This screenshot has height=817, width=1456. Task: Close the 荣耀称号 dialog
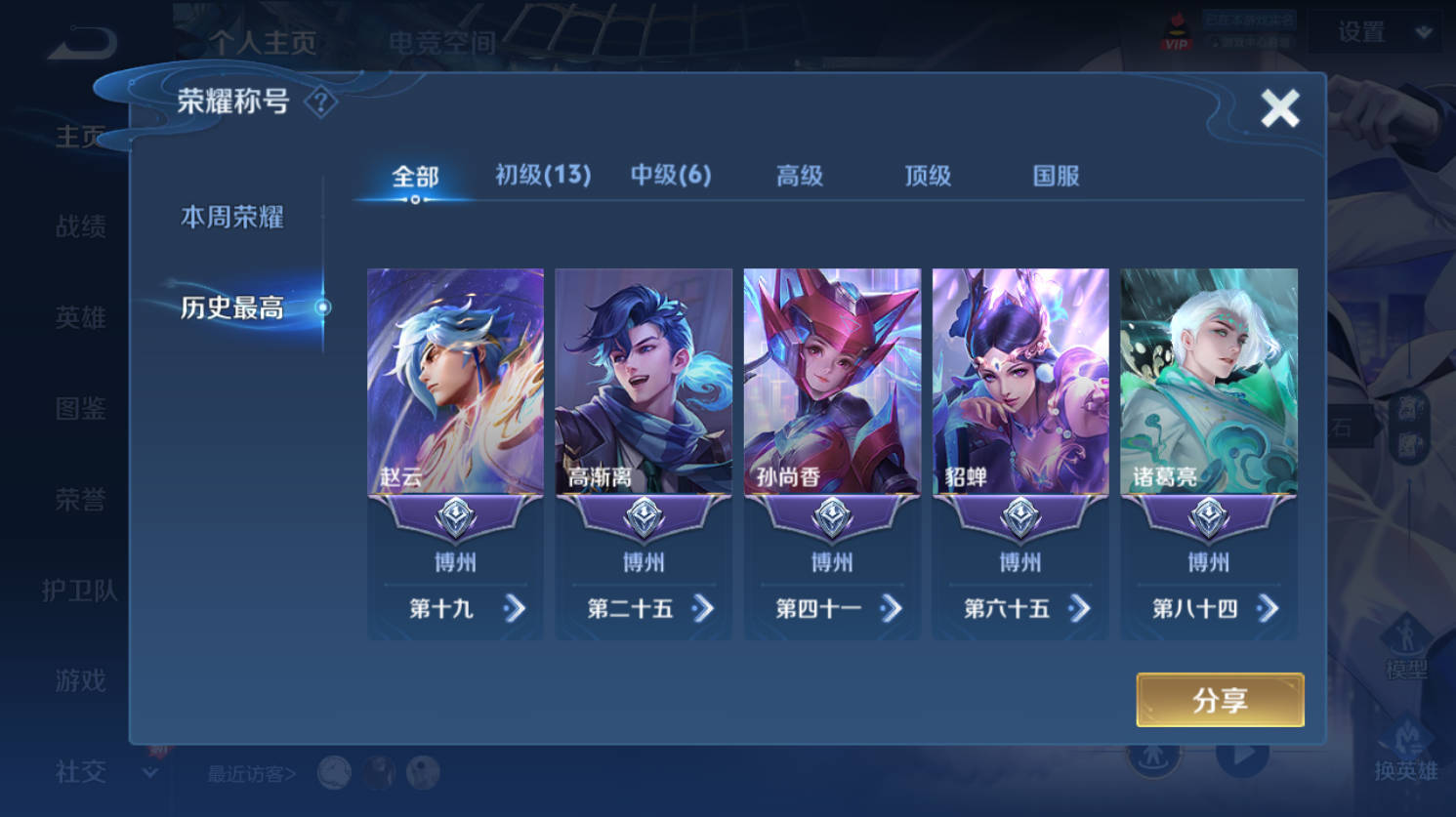click(1279, 108)
